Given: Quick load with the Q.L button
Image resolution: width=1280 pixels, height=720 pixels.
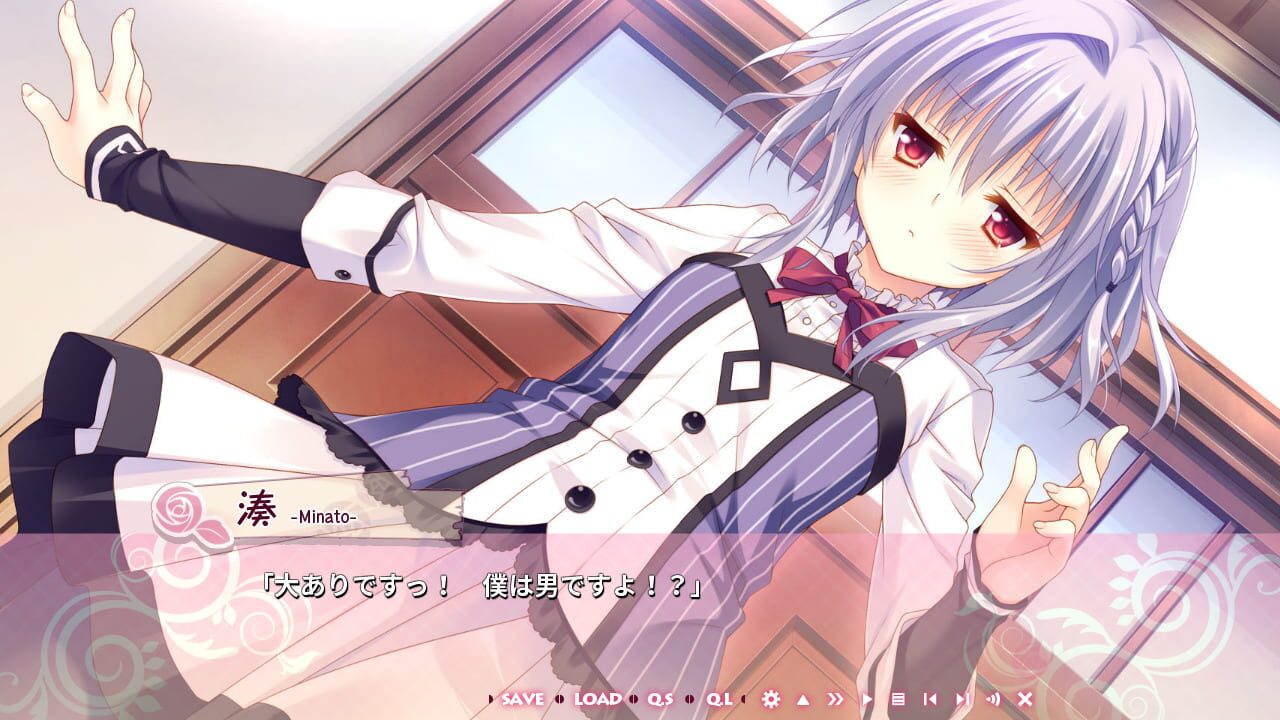Looking at the screenshot, I should pos(719,700).
